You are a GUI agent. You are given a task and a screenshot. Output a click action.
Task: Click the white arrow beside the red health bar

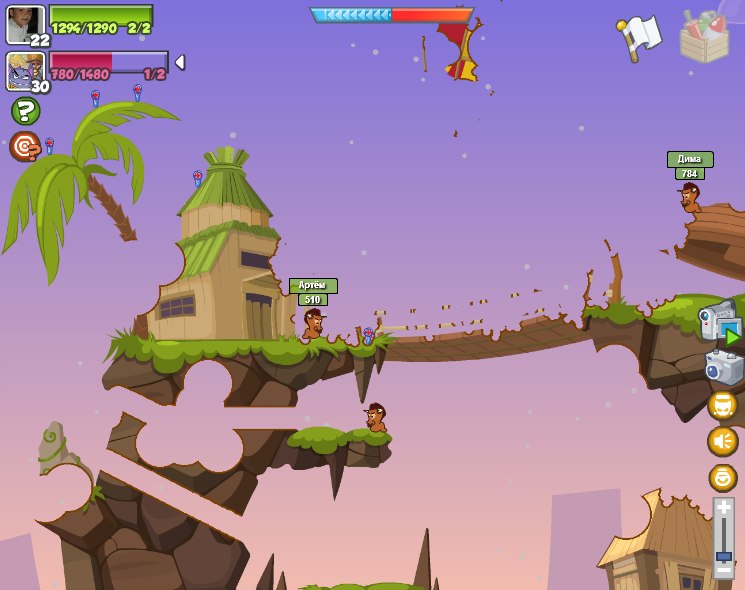click(179, 62)
